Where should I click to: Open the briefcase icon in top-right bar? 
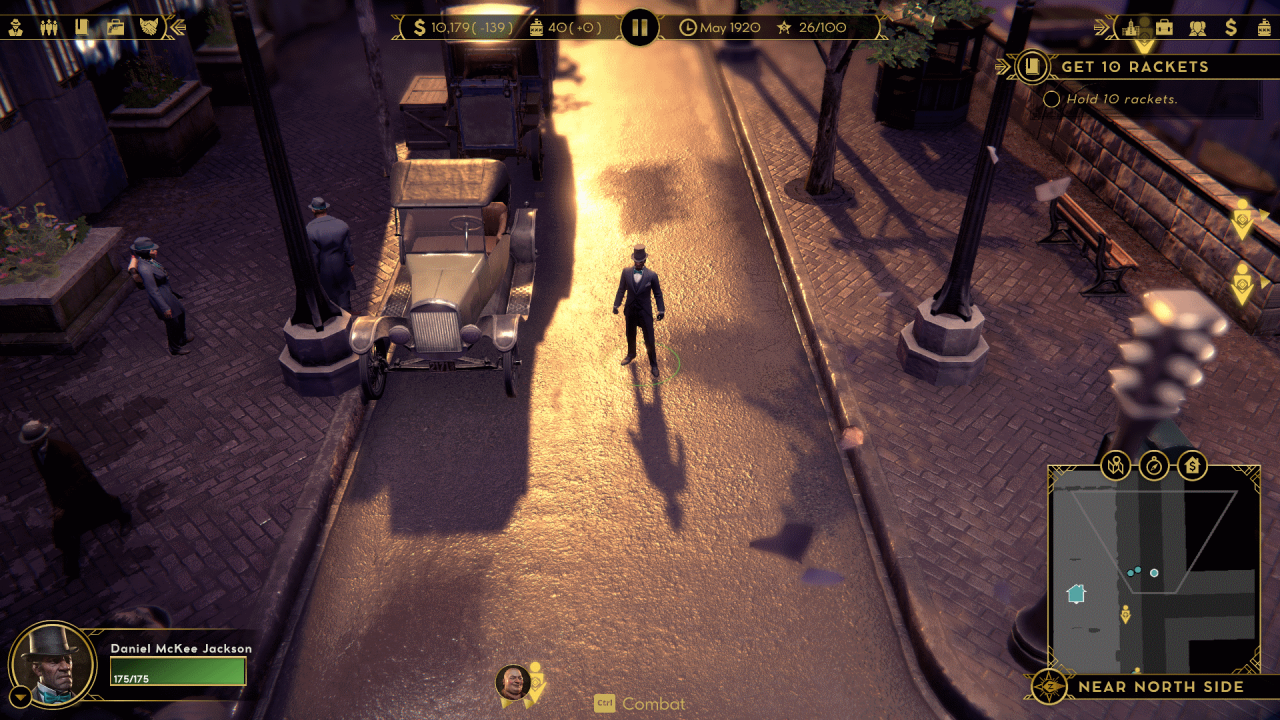click(1164, 27)
